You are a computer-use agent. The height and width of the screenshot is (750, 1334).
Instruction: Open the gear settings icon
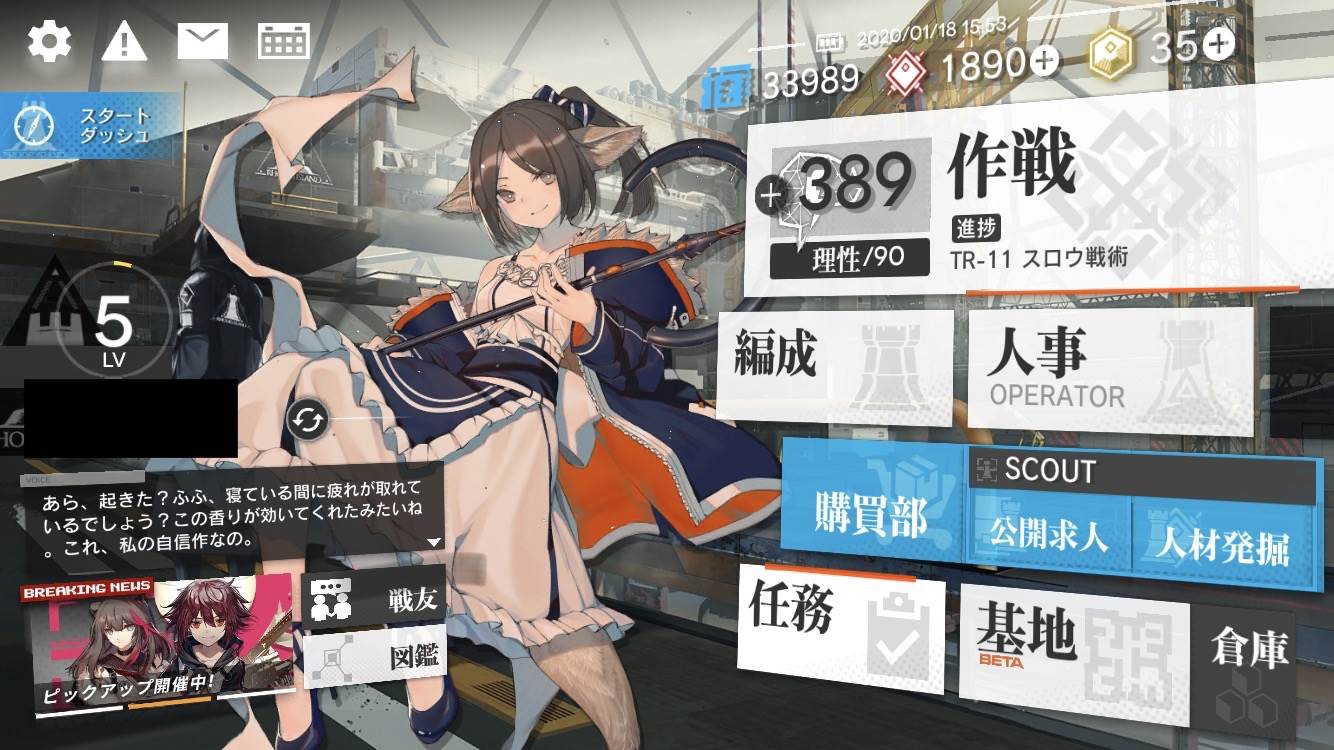49,41
